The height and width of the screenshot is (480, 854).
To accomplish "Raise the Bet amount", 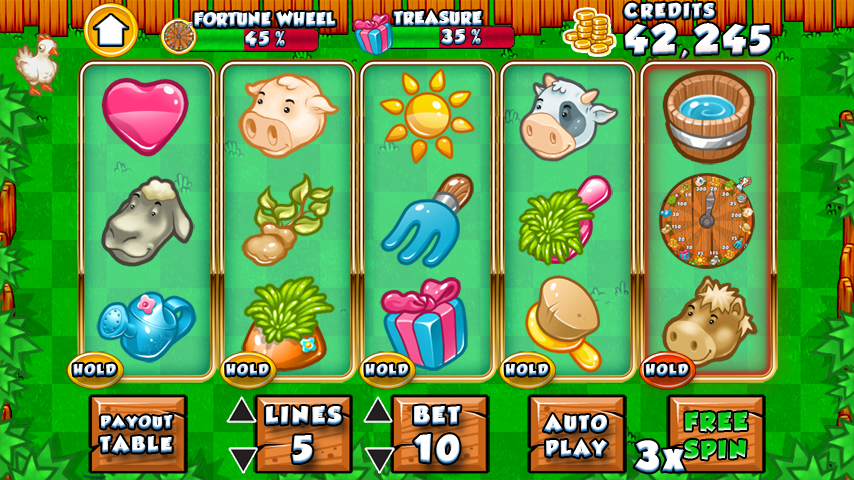I will tap(377, 410).
